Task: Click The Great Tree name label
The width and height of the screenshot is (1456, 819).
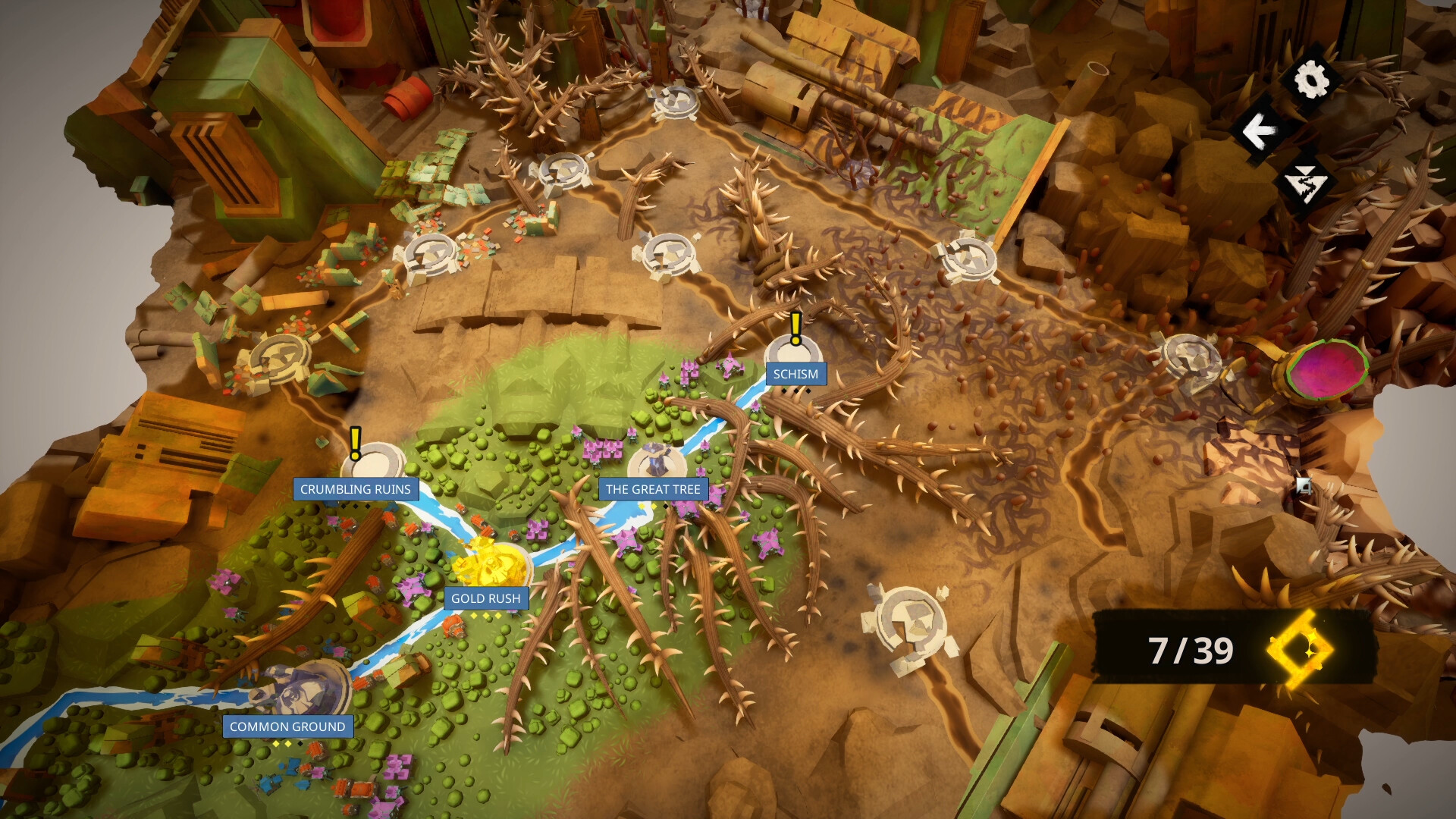Action: 653,490
